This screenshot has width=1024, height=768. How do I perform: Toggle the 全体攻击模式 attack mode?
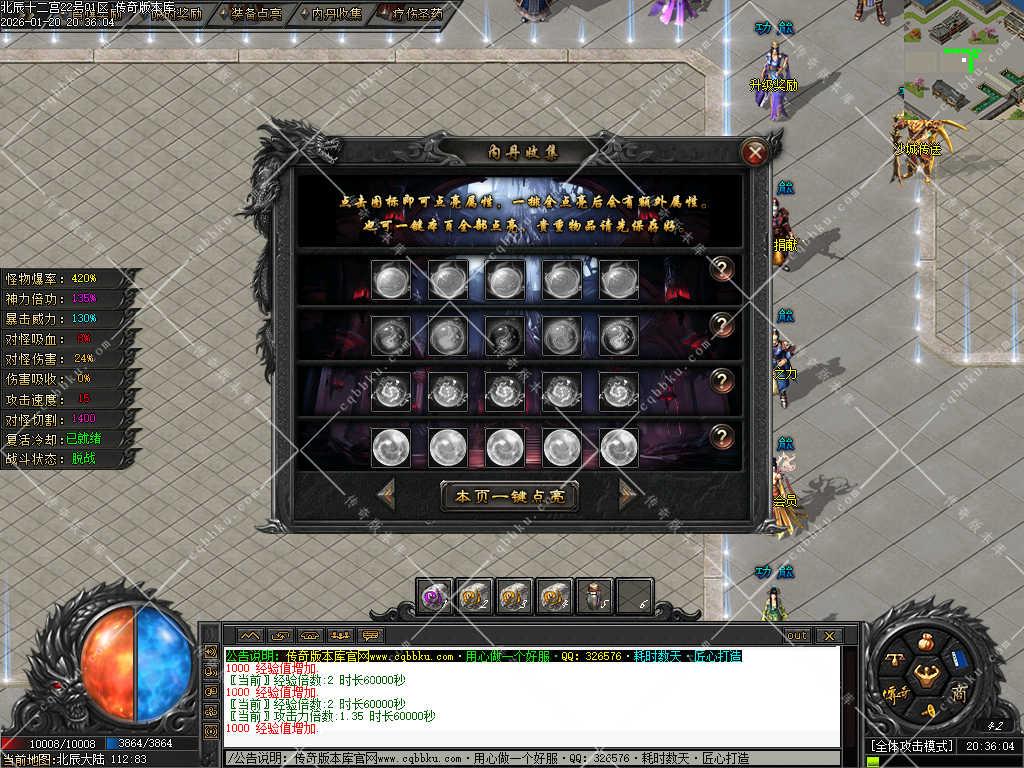coord(910,746)
